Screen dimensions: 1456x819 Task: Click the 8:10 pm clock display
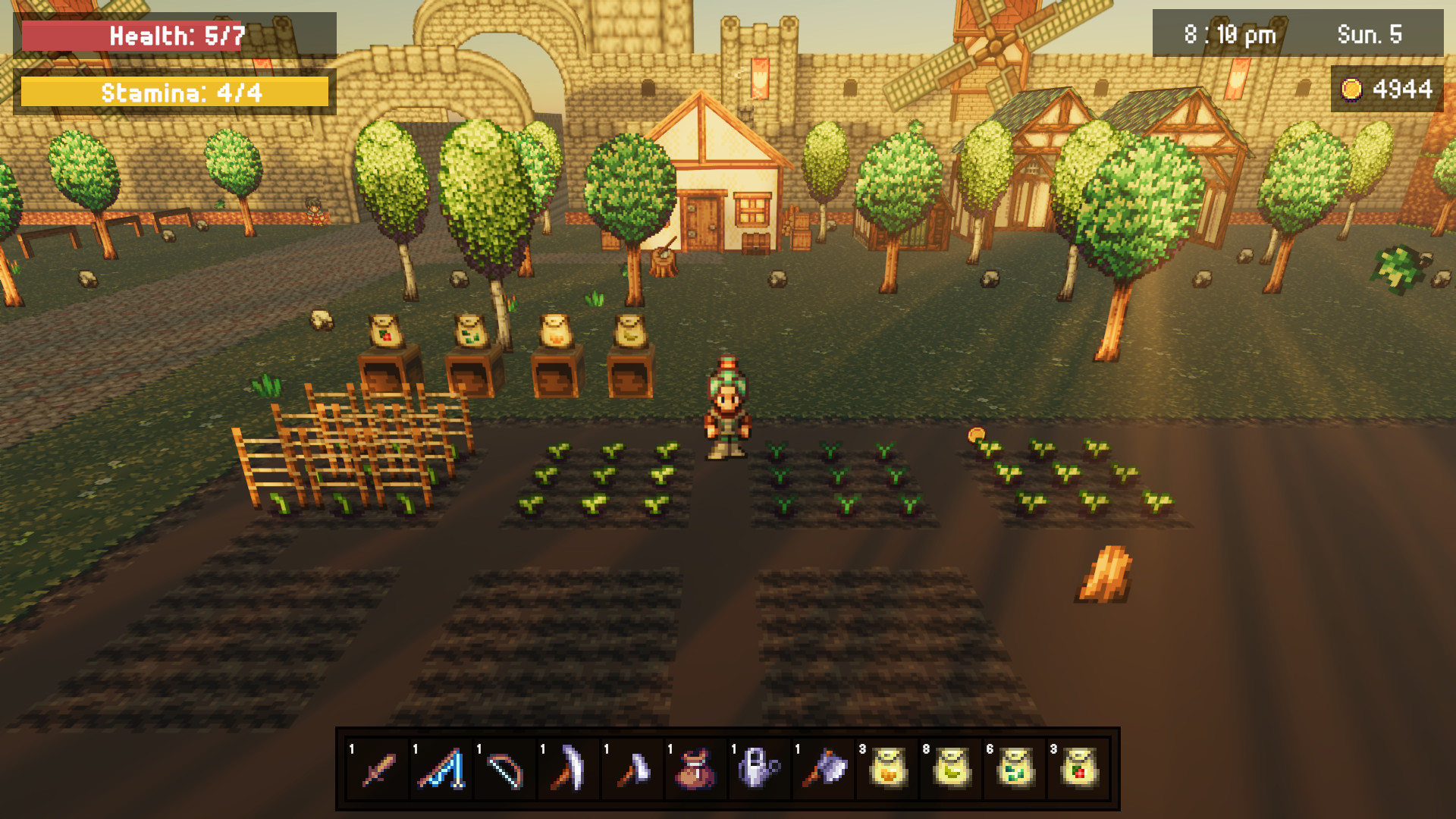(x=1228, y=34)
